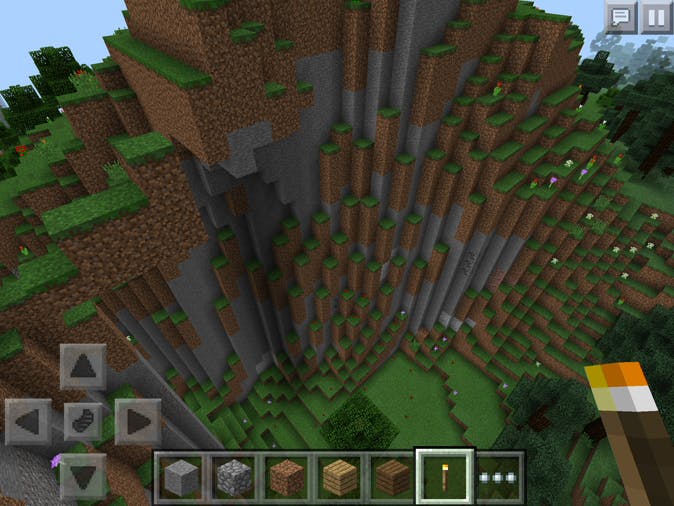Select the lighter oak planks slot

tap(341, 476)
